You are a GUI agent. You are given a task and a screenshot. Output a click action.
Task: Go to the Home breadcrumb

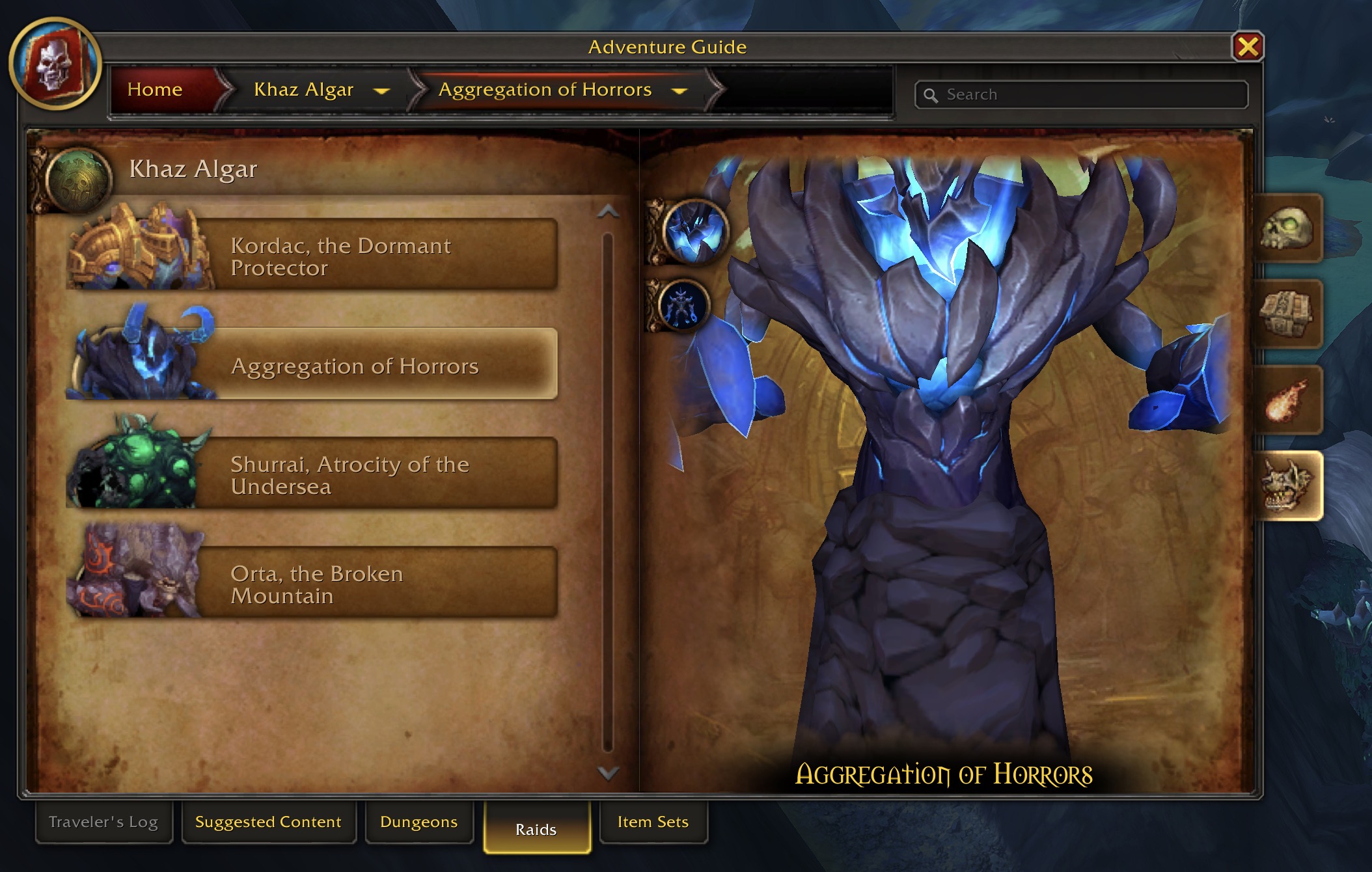click(155, 89)
